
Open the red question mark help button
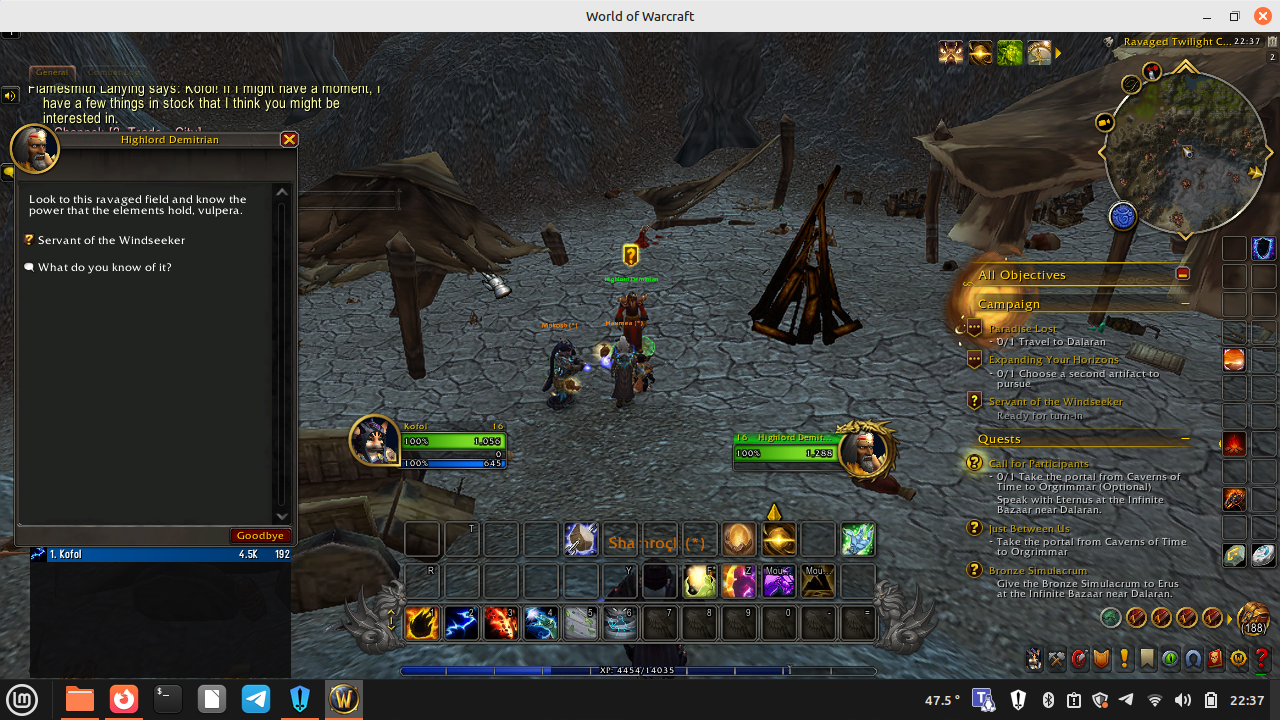point(1262,659)
